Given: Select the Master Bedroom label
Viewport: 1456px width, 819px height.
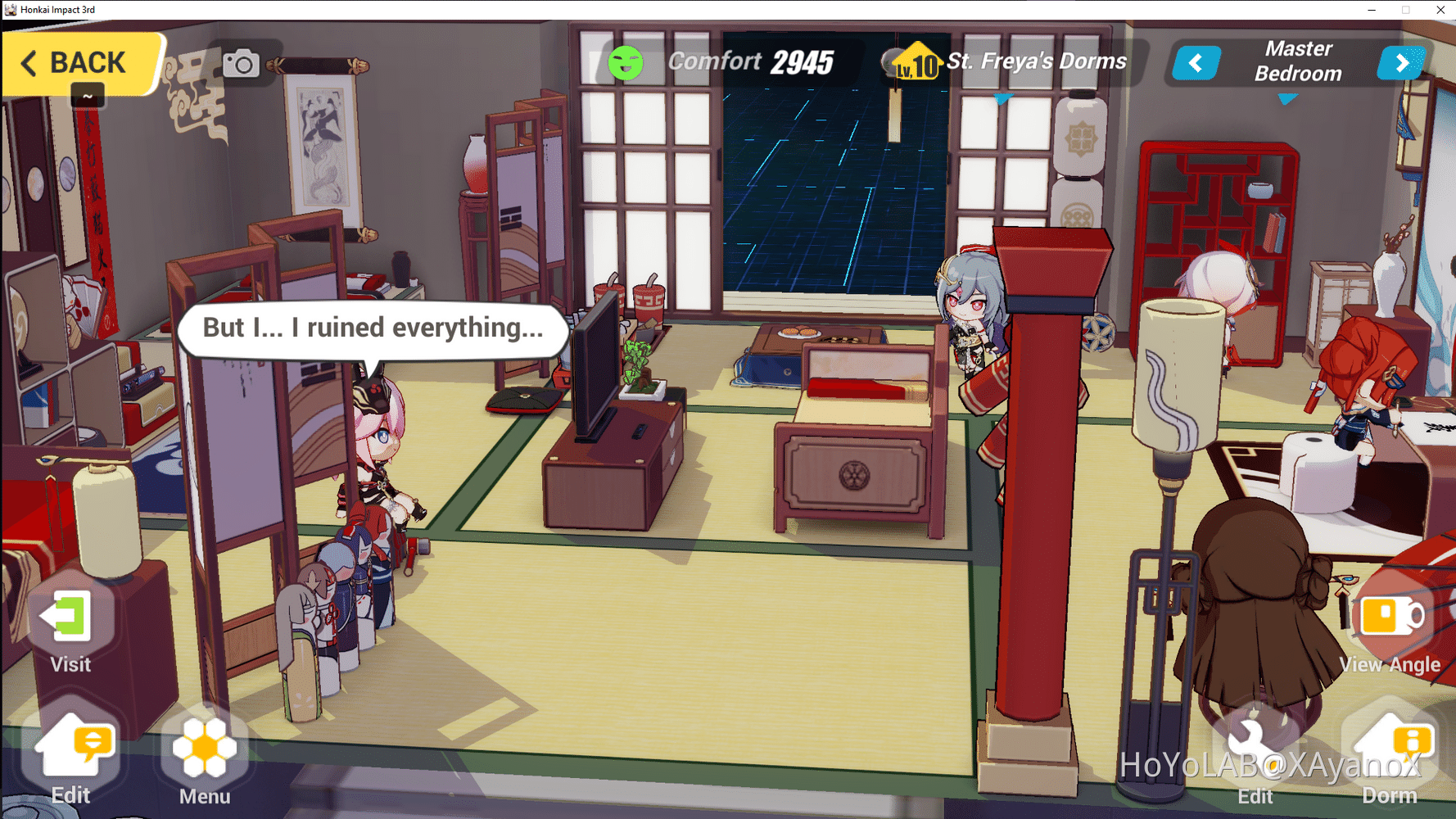Looking at the screenshot, I should (x=1298, y=60).
